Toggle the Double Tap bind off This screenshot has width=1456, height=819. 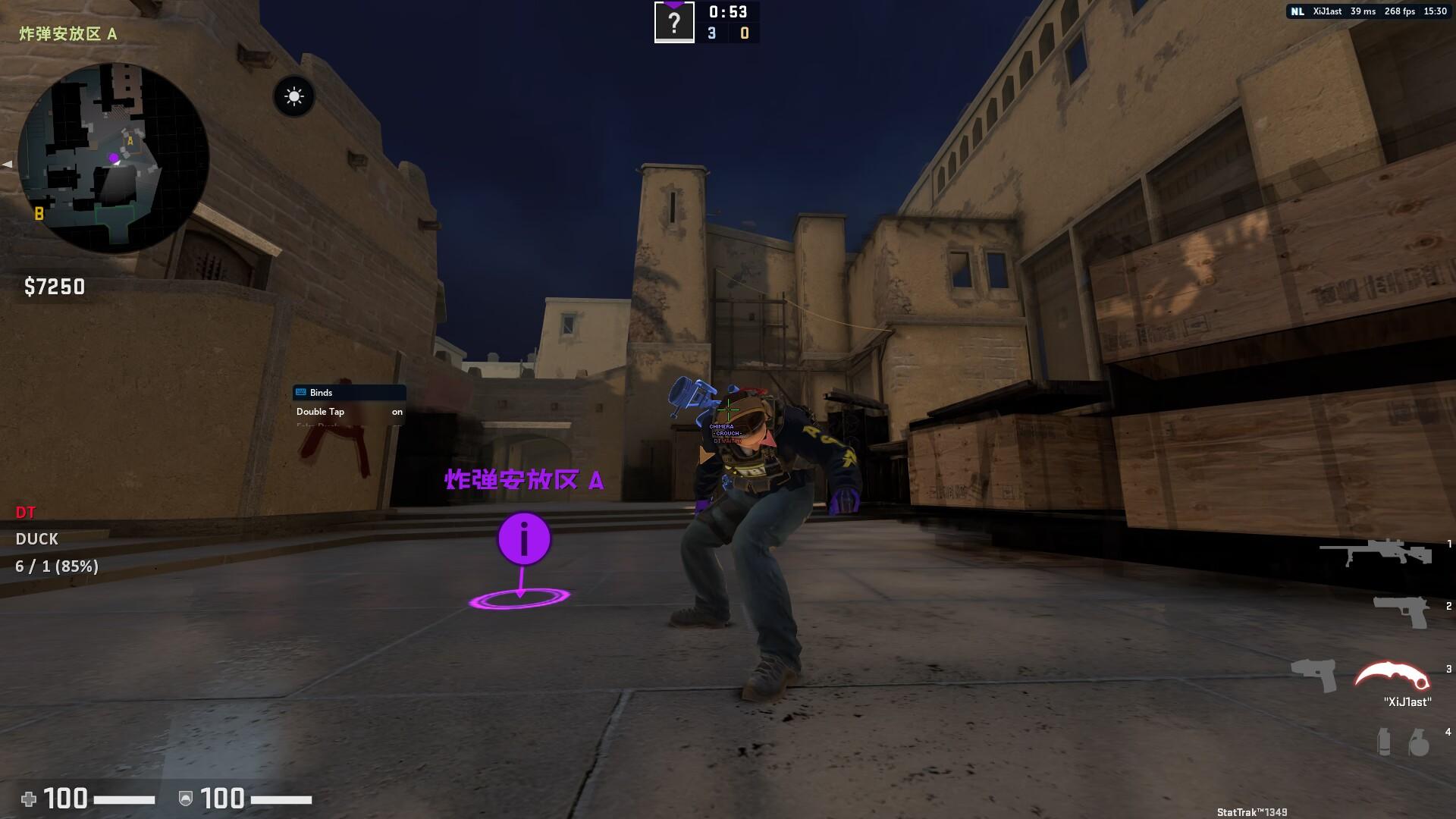(396, 412)
